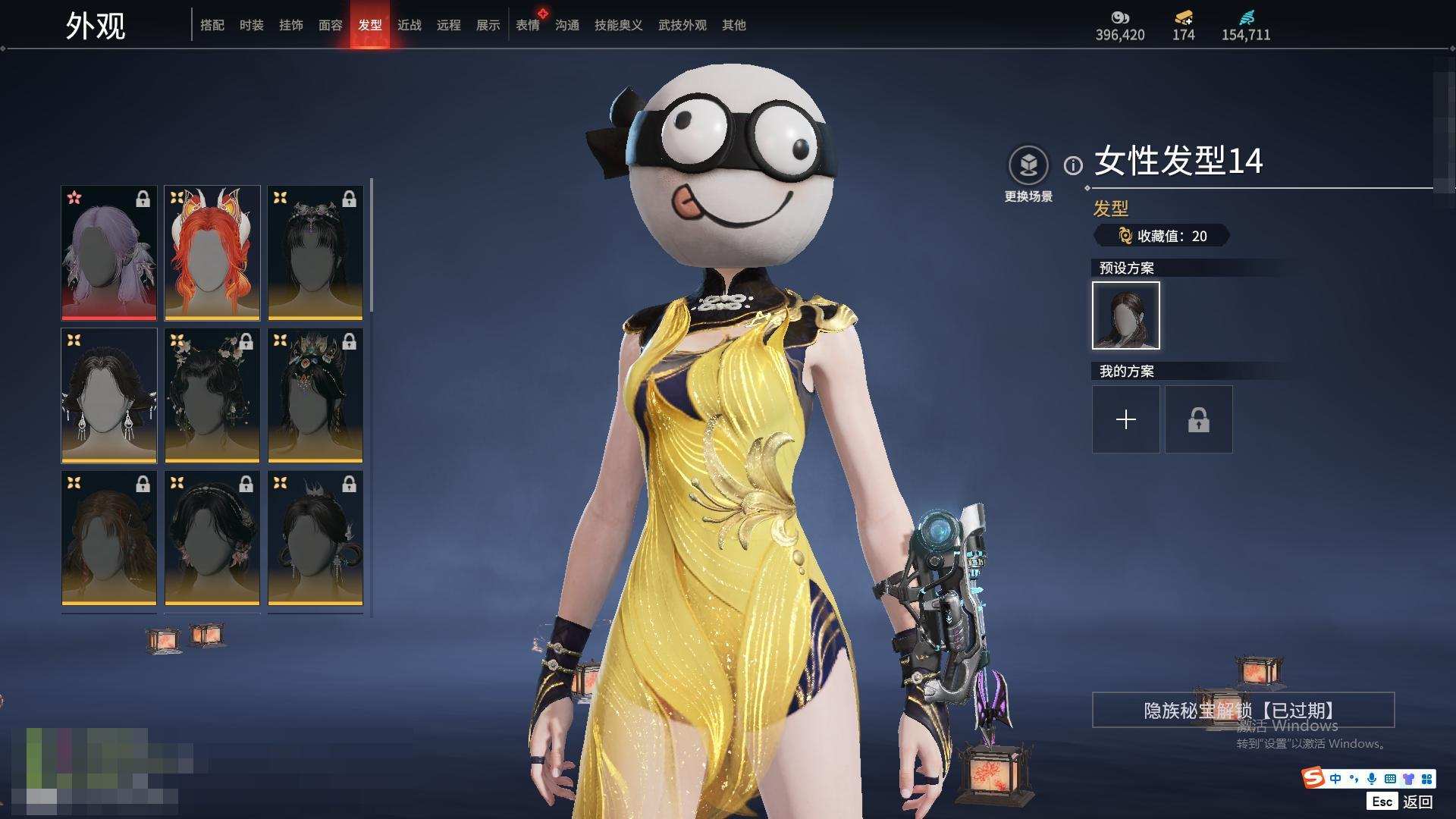The image size is (1456, 819).
Task: Click the 返回 back button
Action: pos(1417,802)
